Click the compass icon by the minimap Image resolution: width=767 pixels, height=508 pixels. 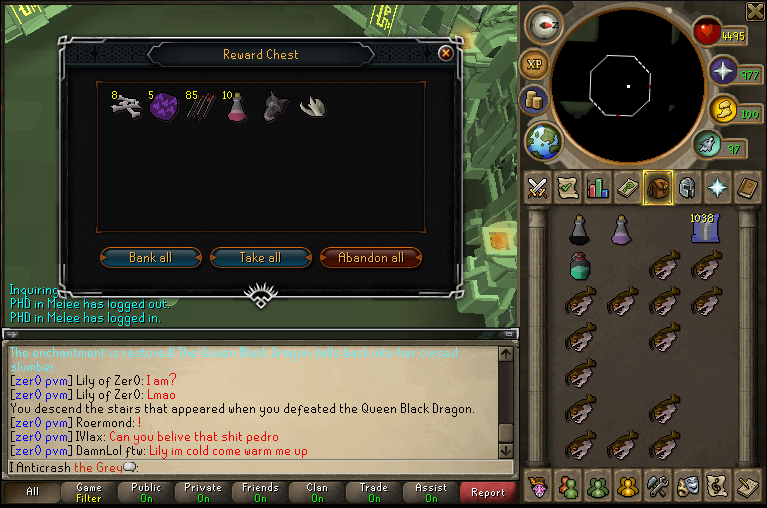point(545,26)
